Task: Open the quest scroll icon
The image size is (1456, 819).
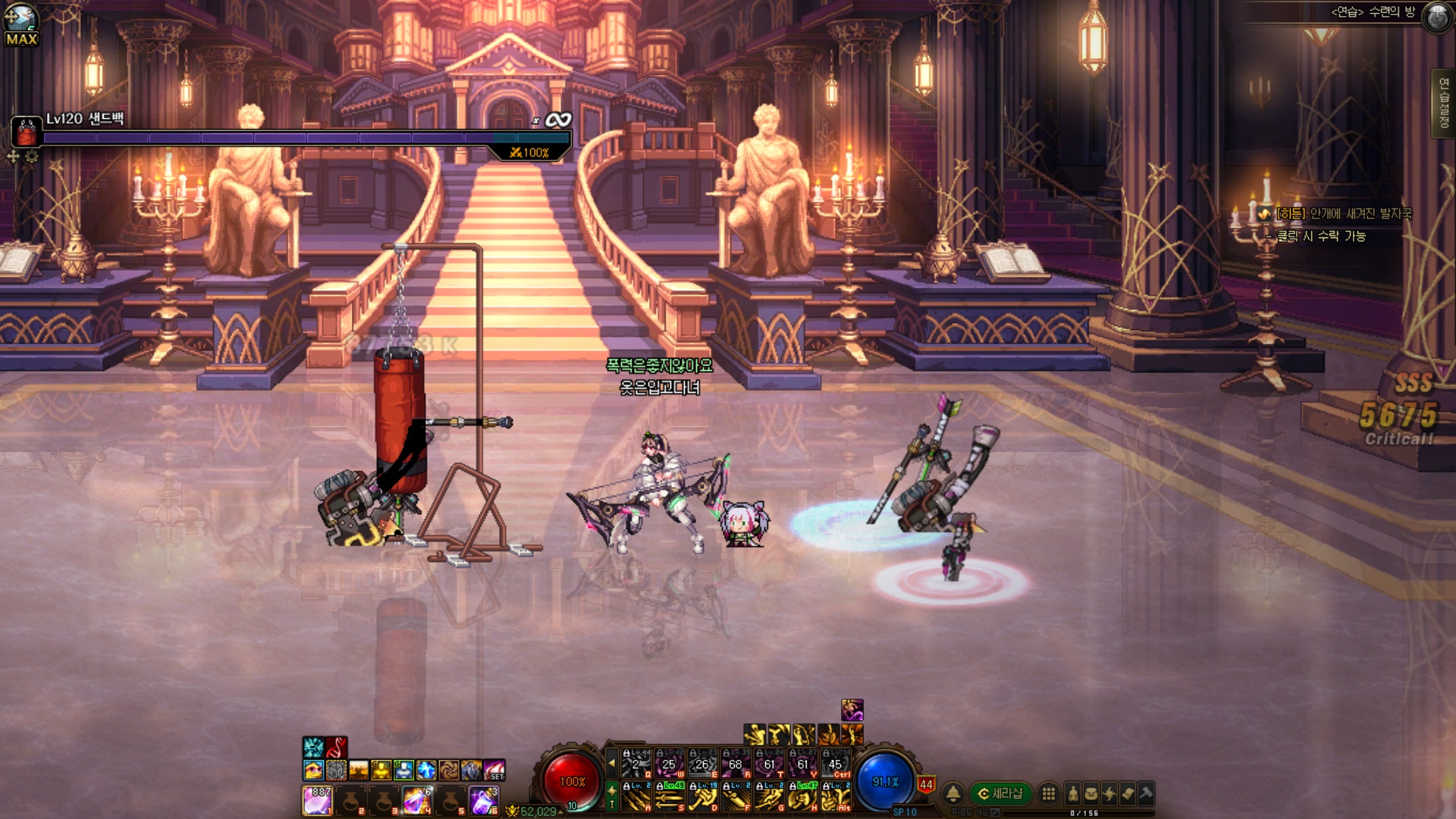Action: (1128, 793)
